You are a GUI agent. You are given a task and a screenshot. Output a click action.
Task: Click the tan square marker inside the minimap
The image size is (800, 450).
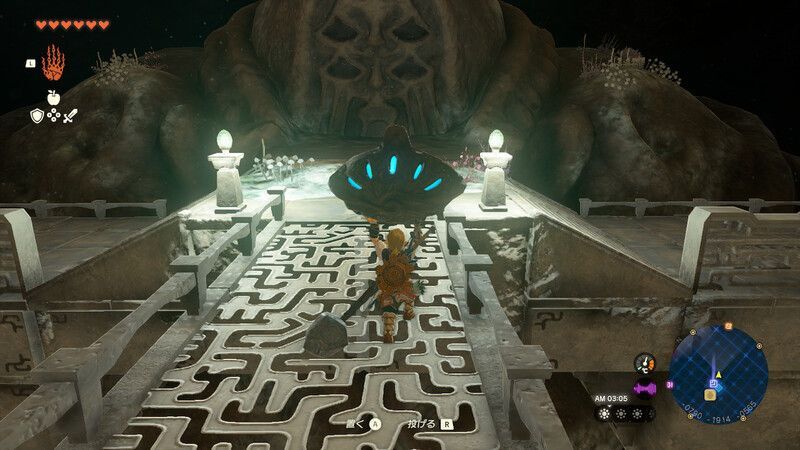[709, 395]
